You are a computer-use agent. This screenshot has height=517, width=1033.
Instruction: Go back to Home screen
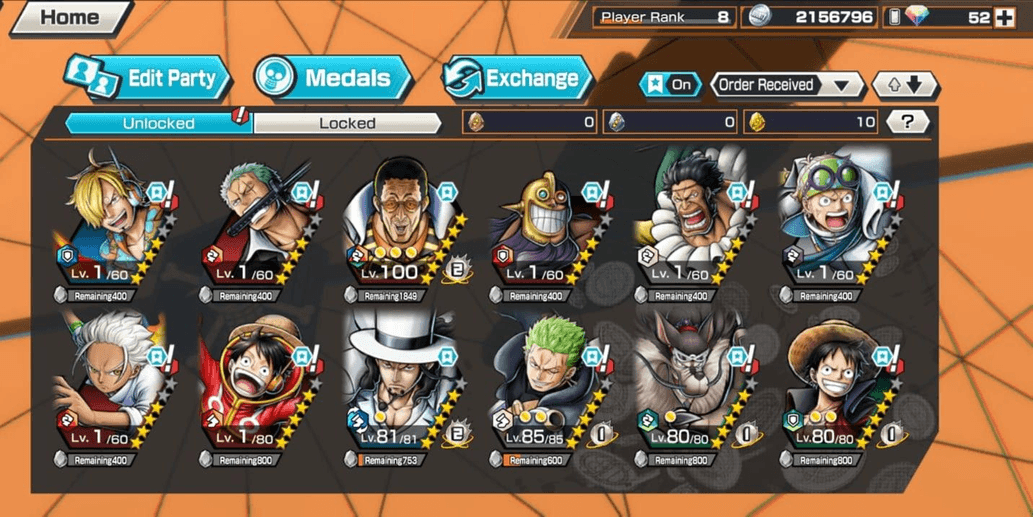click(69, 17)
